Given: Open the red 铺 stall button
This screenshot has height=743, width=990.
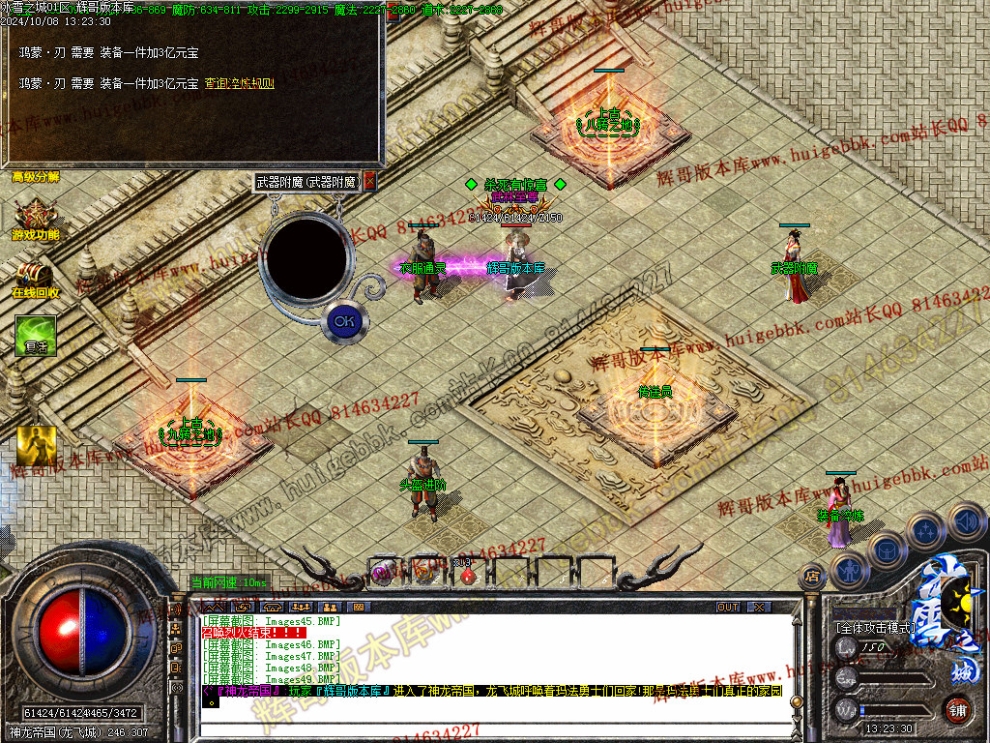Looking at the screenshot, I should 958,711.
